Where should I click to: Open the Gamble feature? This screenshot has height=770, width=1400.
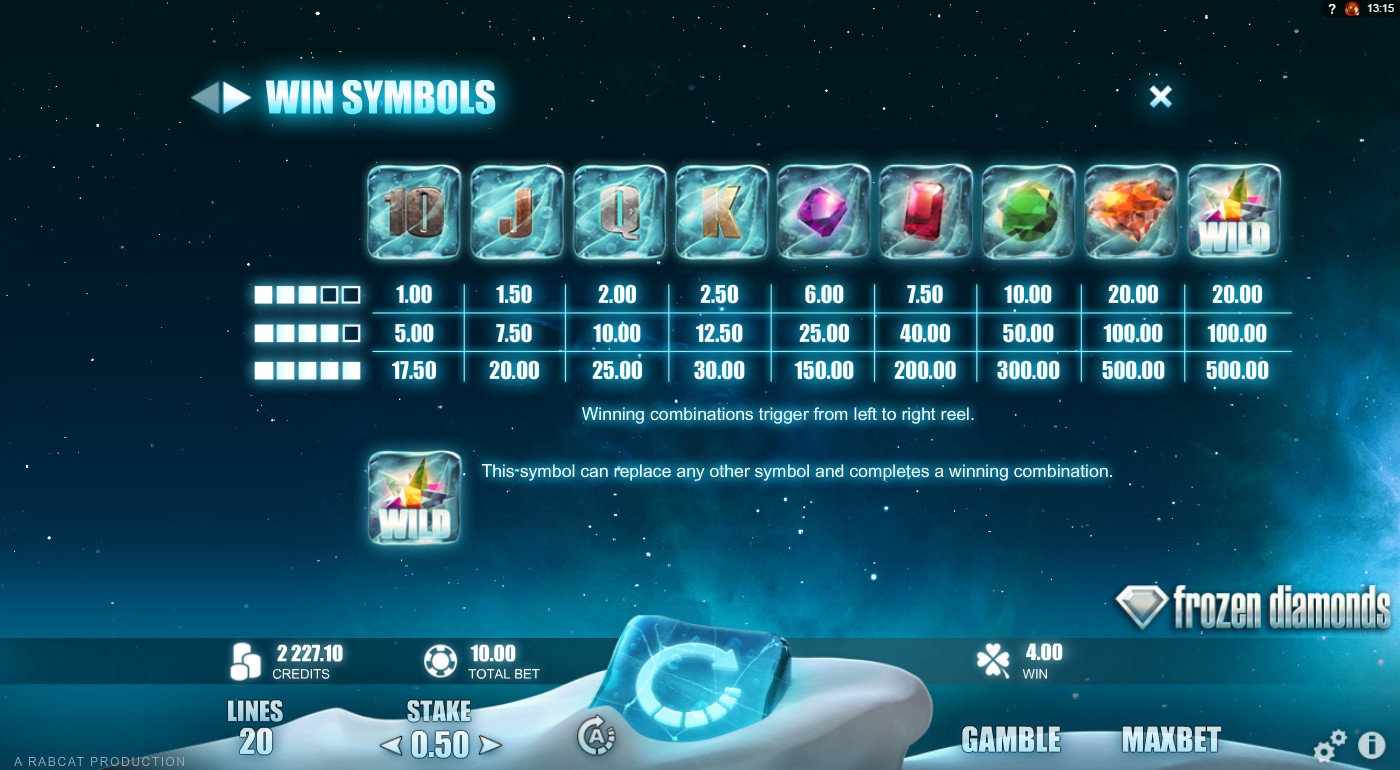tap(1010, 739)
